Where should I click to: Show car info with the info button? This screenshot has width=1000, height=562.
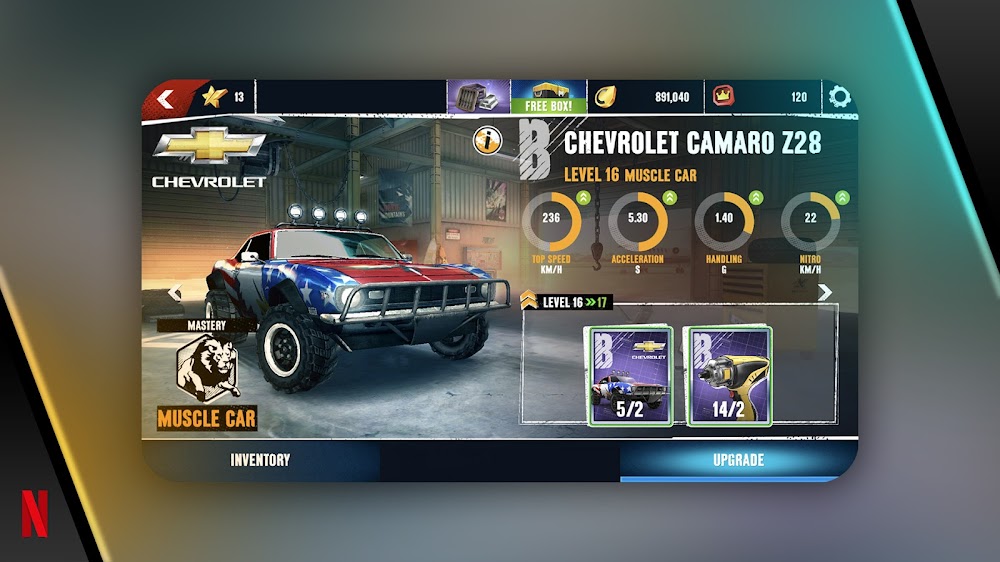click(x=488, y=141)
